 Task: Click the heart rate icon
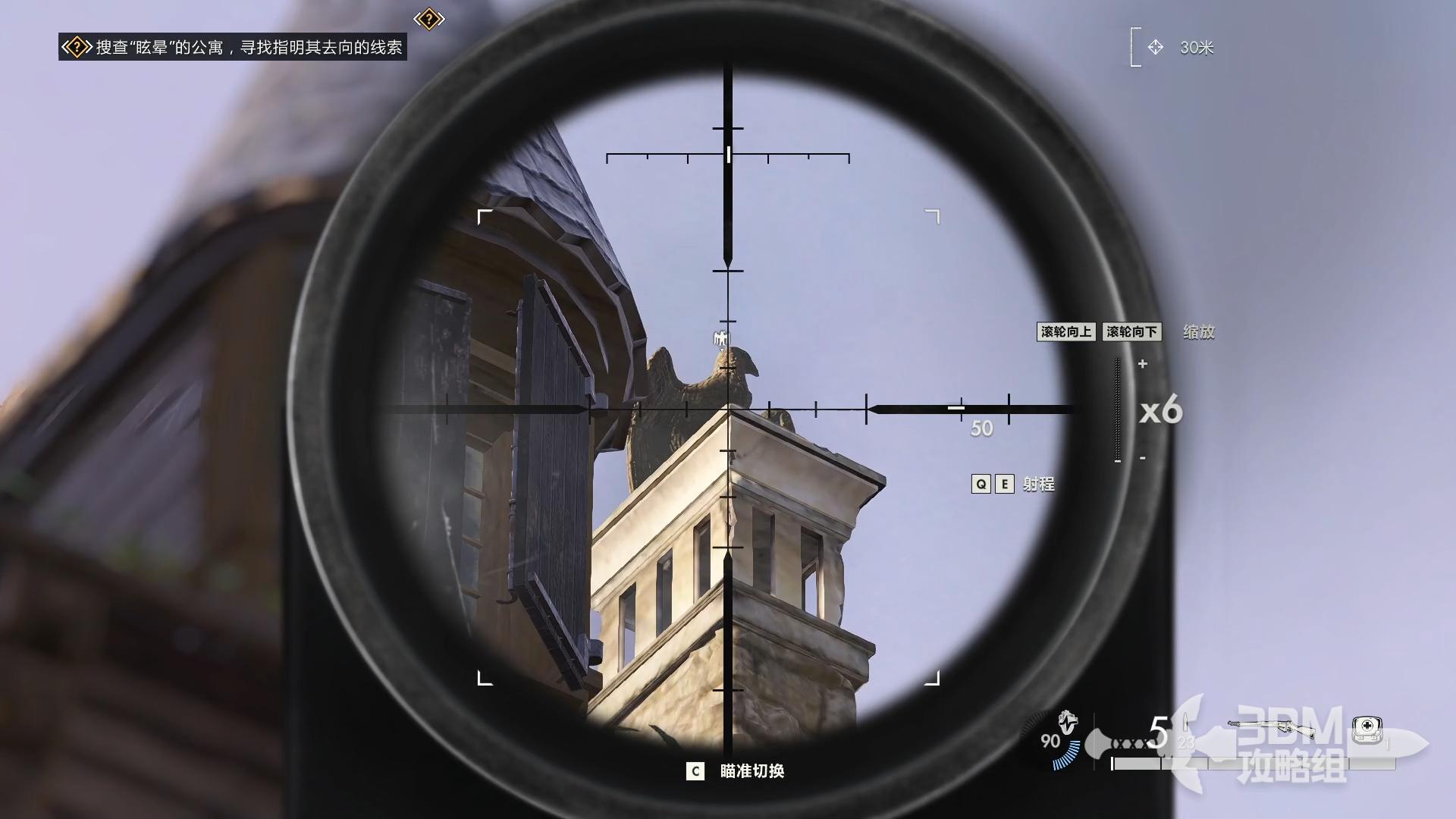[1068, 720]
